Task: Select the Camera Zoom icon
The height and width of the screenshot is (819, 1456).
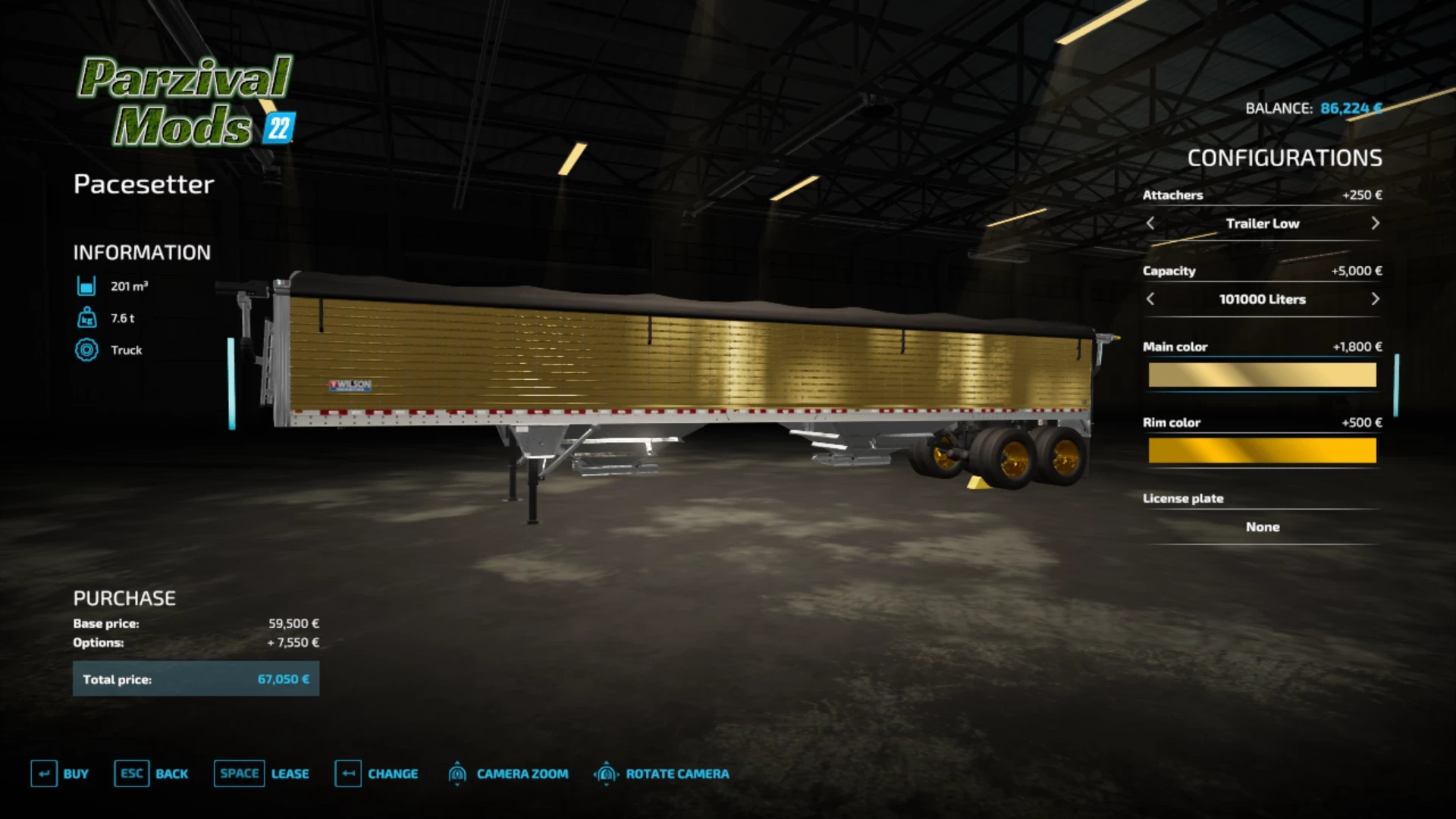Action: 458,773
